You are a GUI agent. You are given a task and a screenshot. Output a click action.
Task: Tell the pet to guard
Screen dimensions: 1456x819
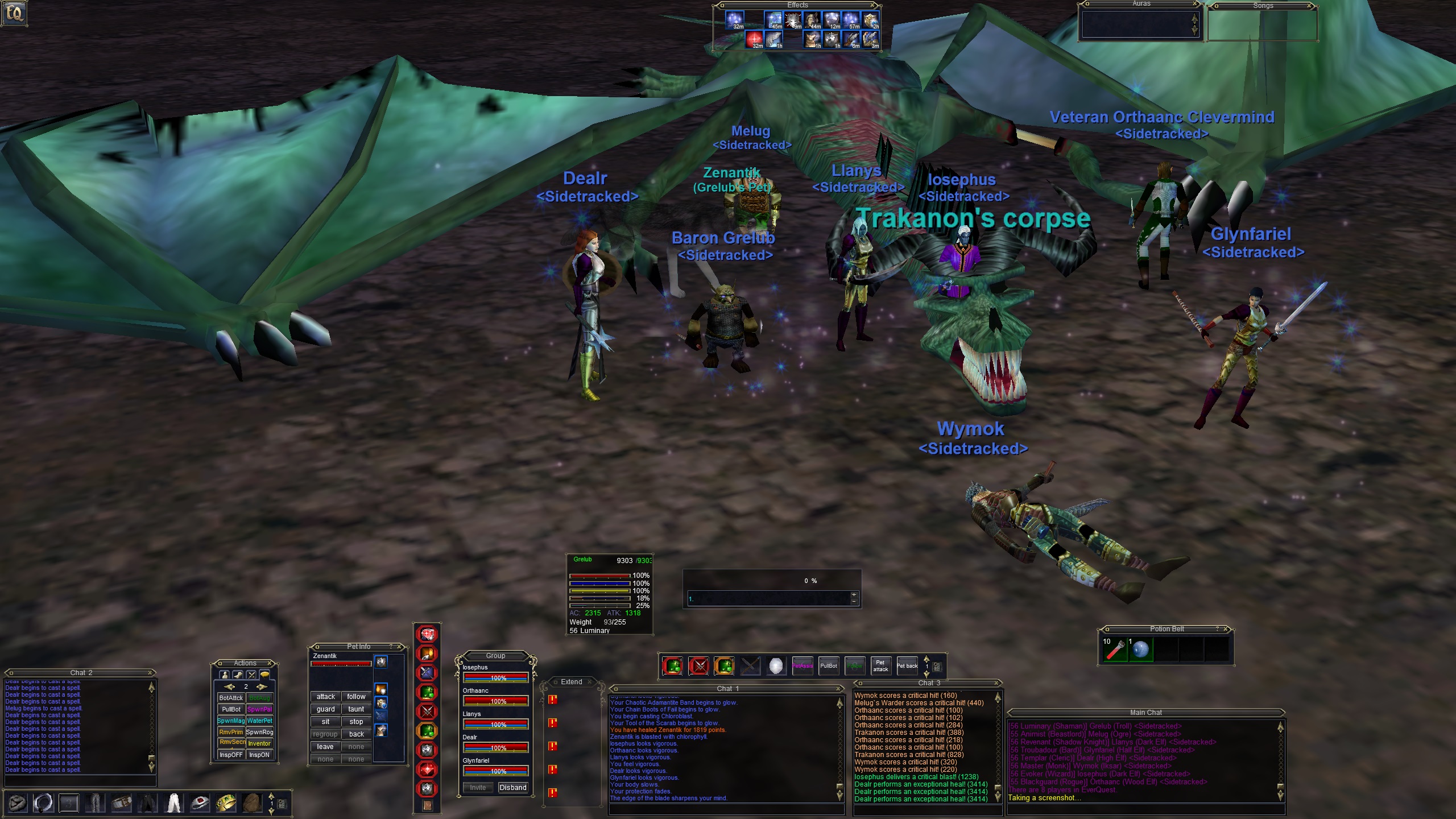[325, 709]
